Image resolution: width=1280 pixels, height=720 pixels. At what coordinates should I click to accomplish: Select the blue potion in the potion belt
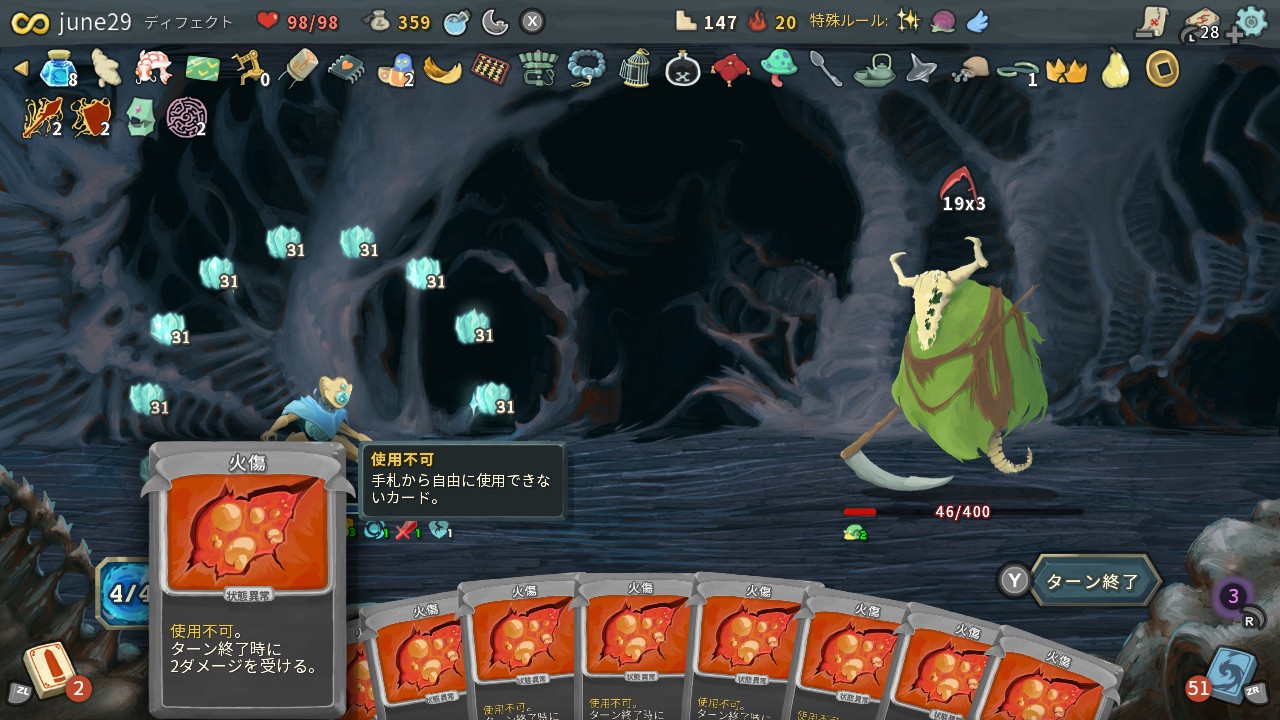(455, 20)
